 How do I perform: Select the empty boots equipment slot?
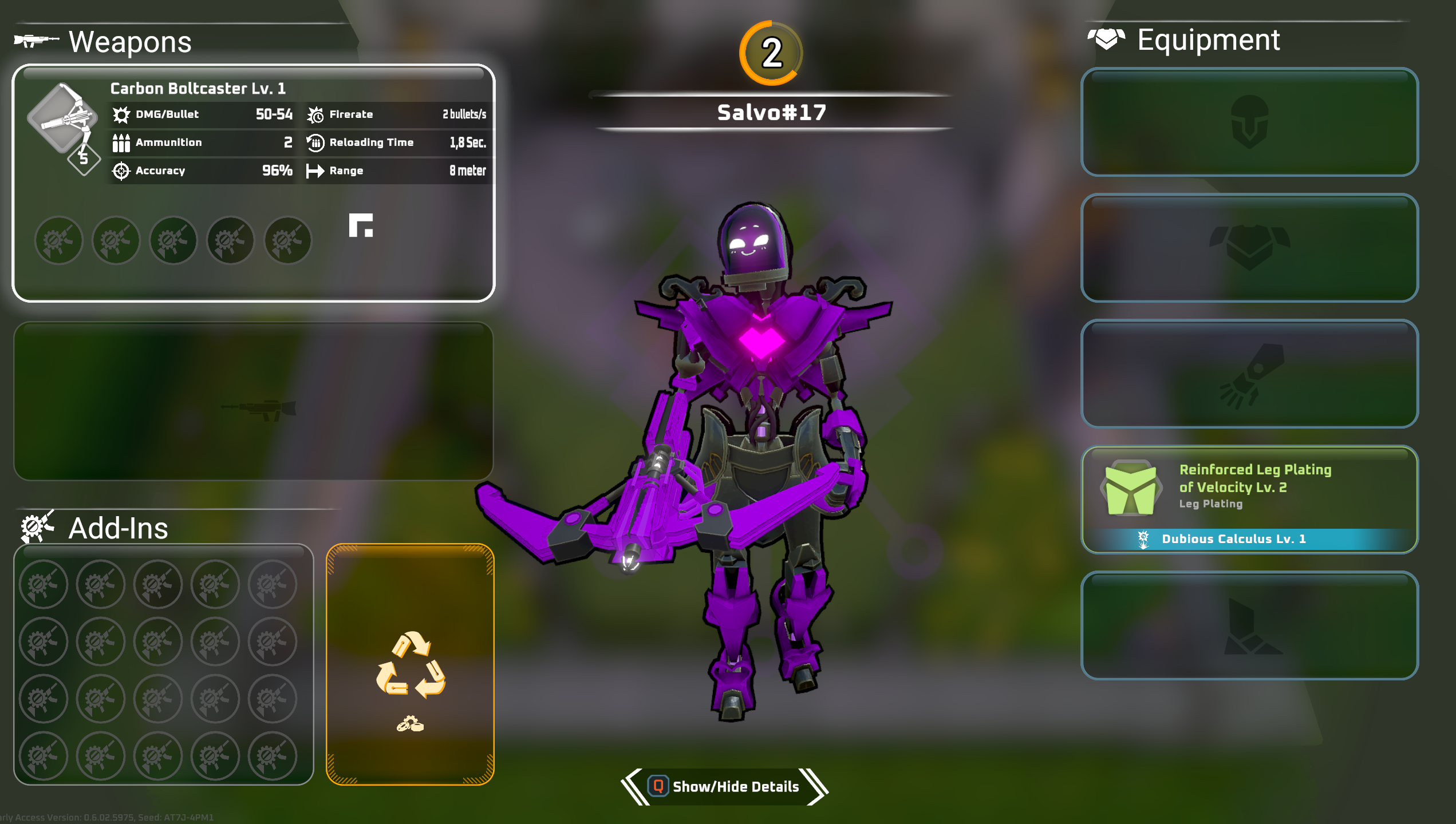pyautogui.click(x=1249, y=625)
